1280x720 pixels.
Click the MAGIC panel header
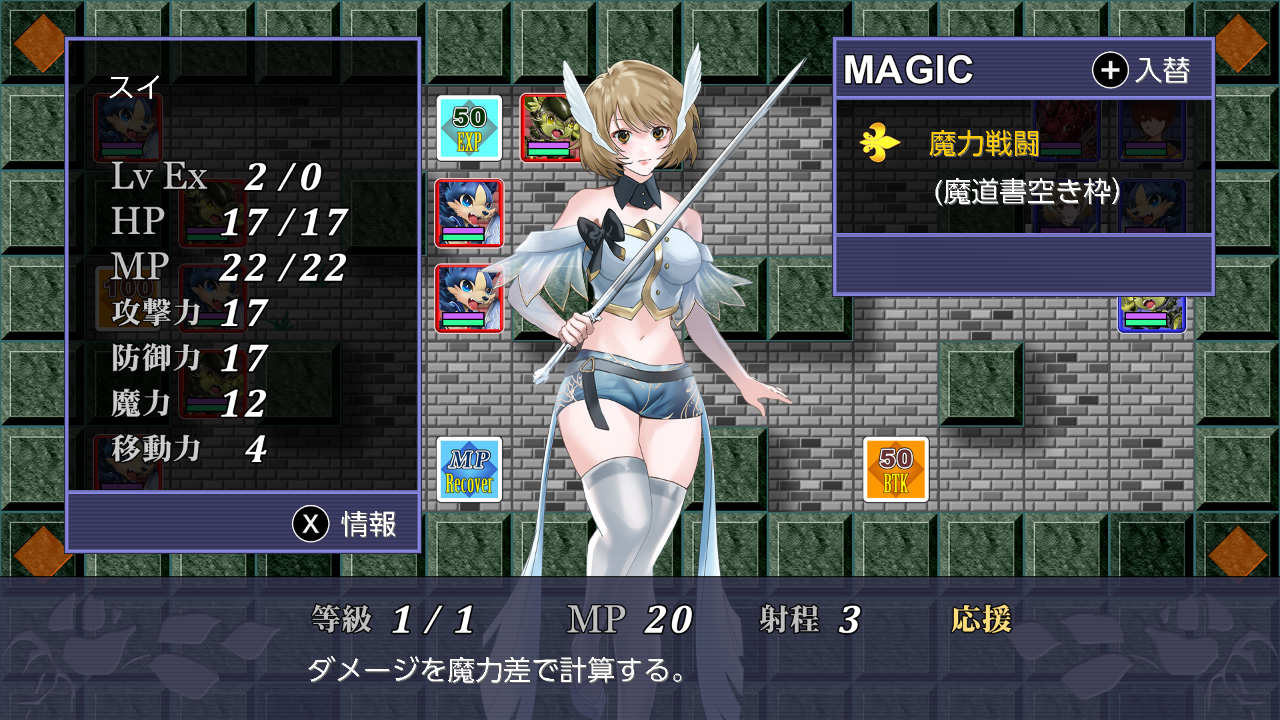point(908,70)
